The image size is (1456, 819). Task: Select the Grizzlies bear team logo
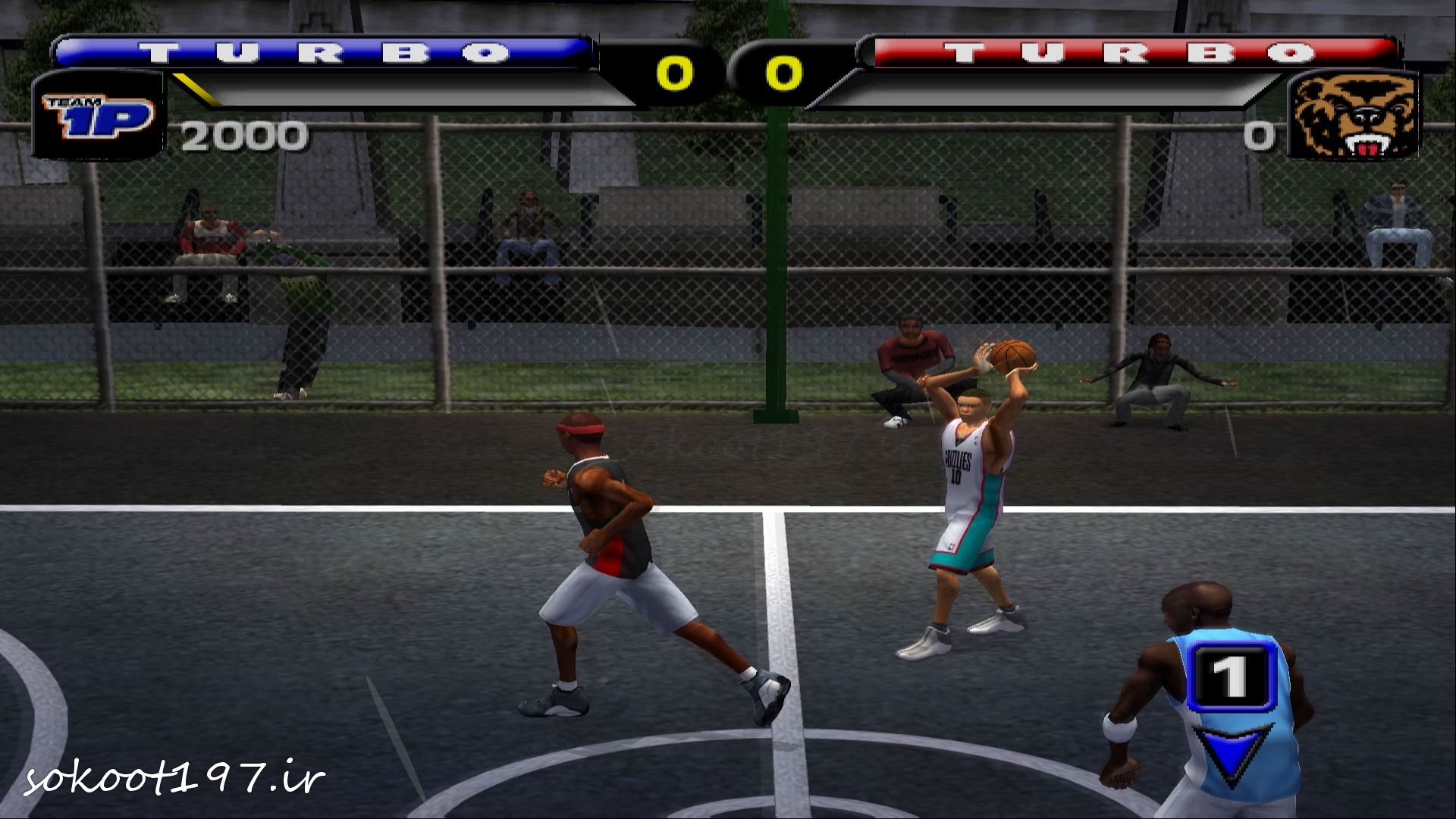click(x=1354, y=115)
